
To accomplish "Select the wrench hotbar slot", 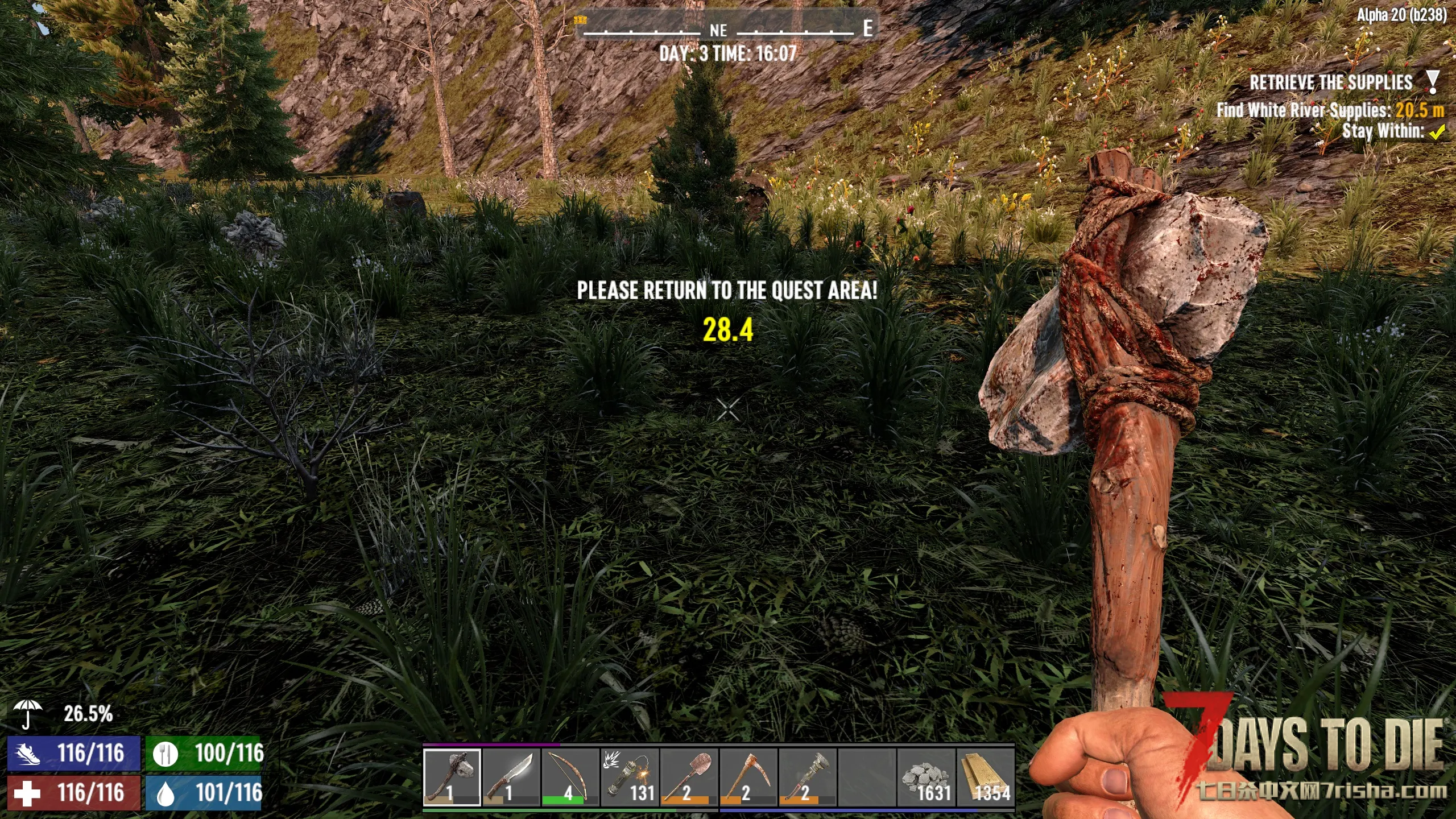I will pyautogui.click(x=808, y=777).
